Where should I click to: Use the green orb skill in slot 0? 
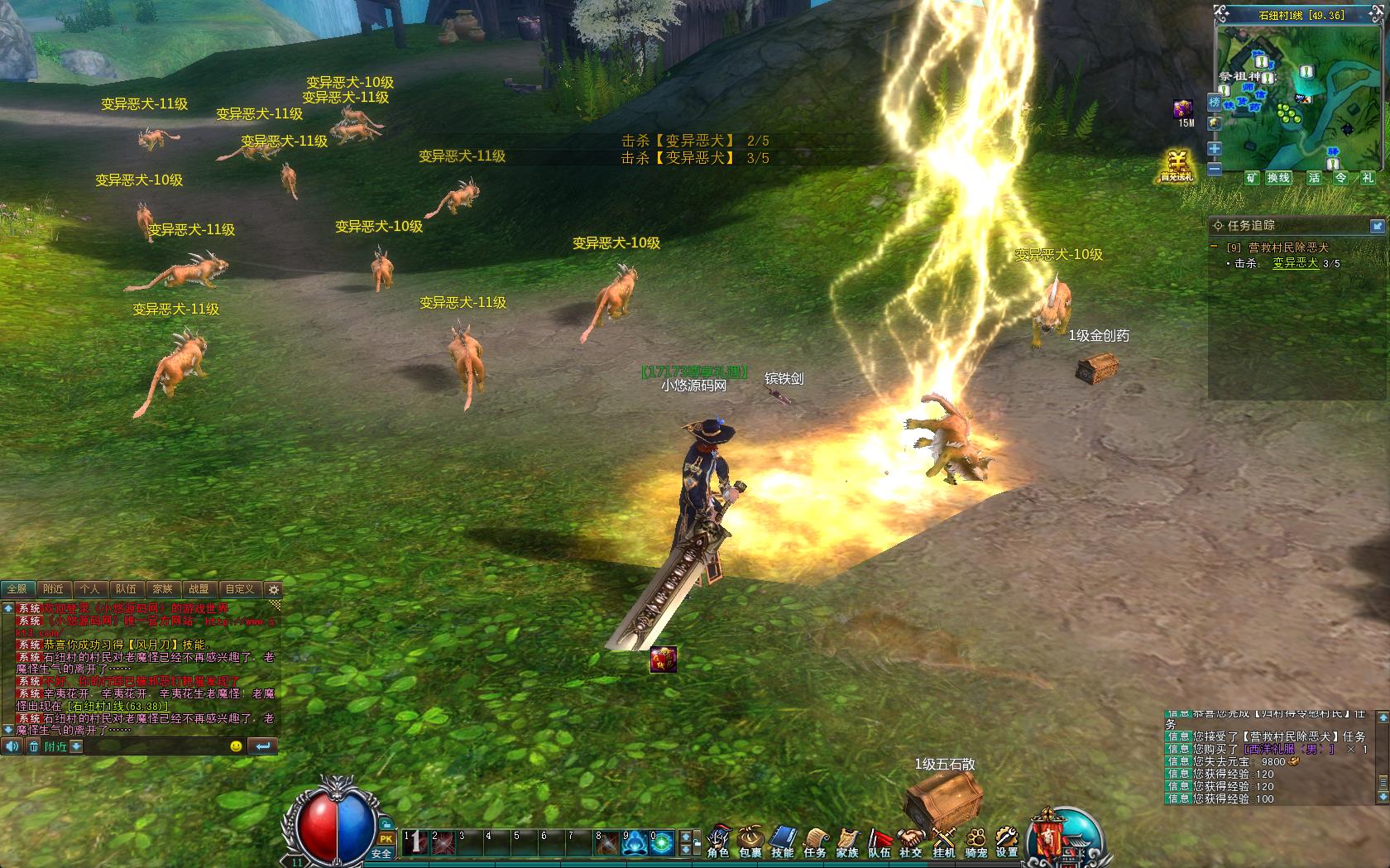[x=662, y=844]
